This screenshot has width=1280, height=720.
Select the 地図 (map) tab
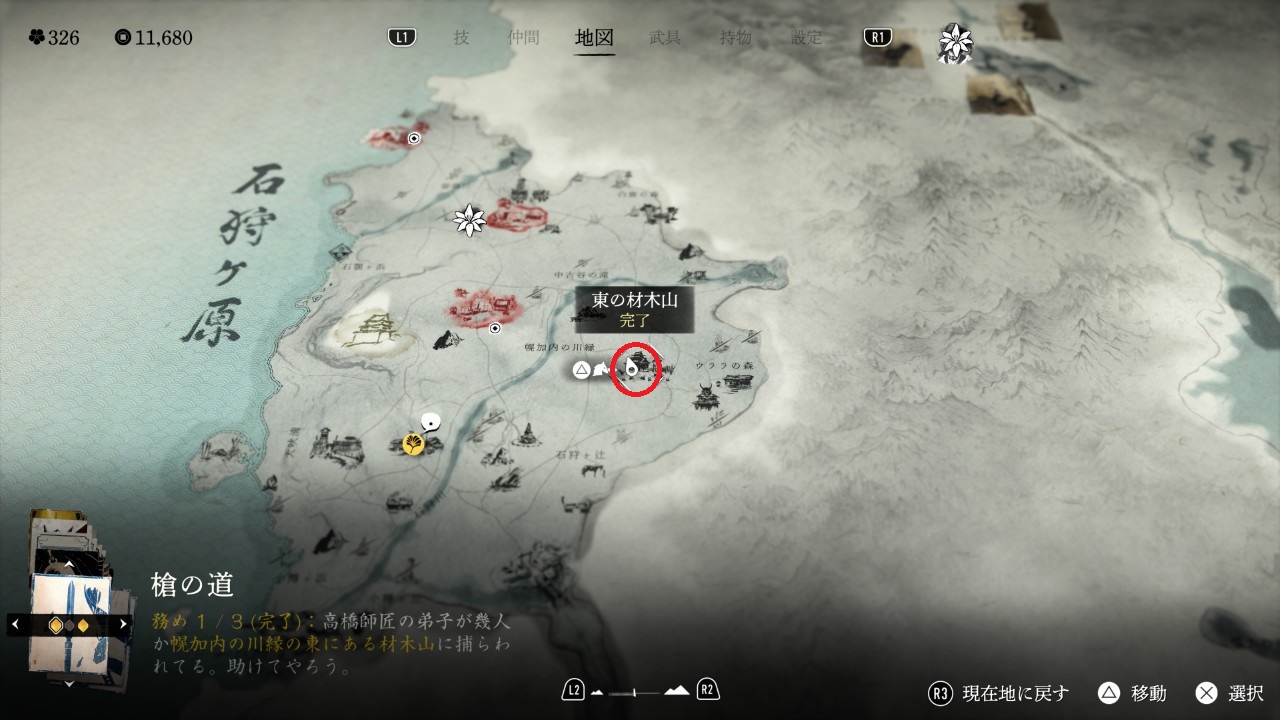[x=595, y=38]
